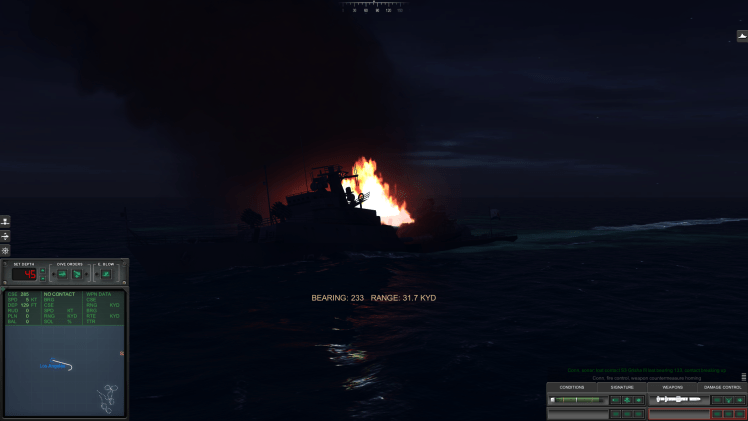Show the Damage Control tab
The image size is (748, 421).
tap(722, 387)
